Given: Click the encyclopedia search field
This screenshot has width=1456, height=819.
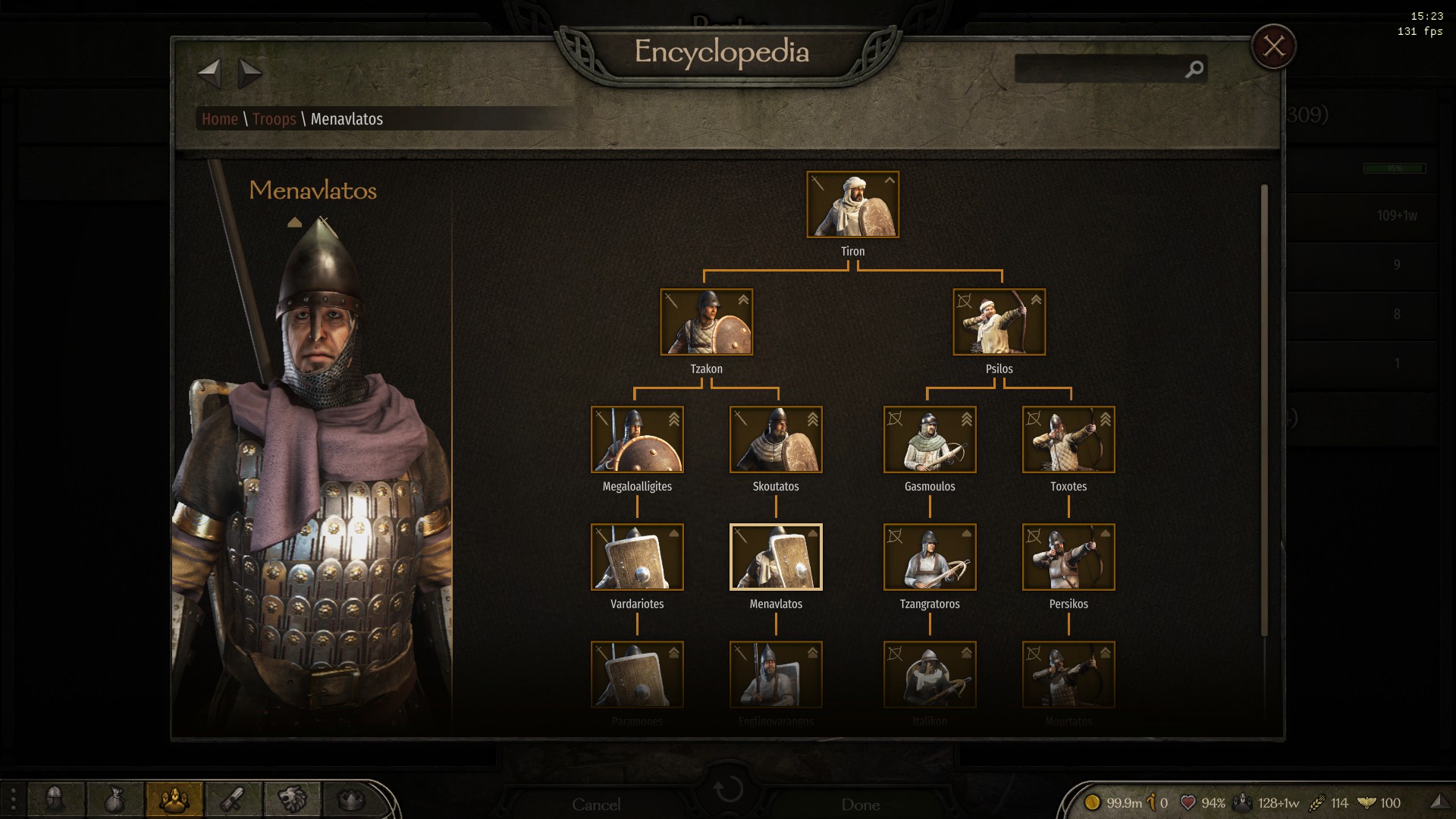Looking at the screenshot, I should tap(1100, 69).
